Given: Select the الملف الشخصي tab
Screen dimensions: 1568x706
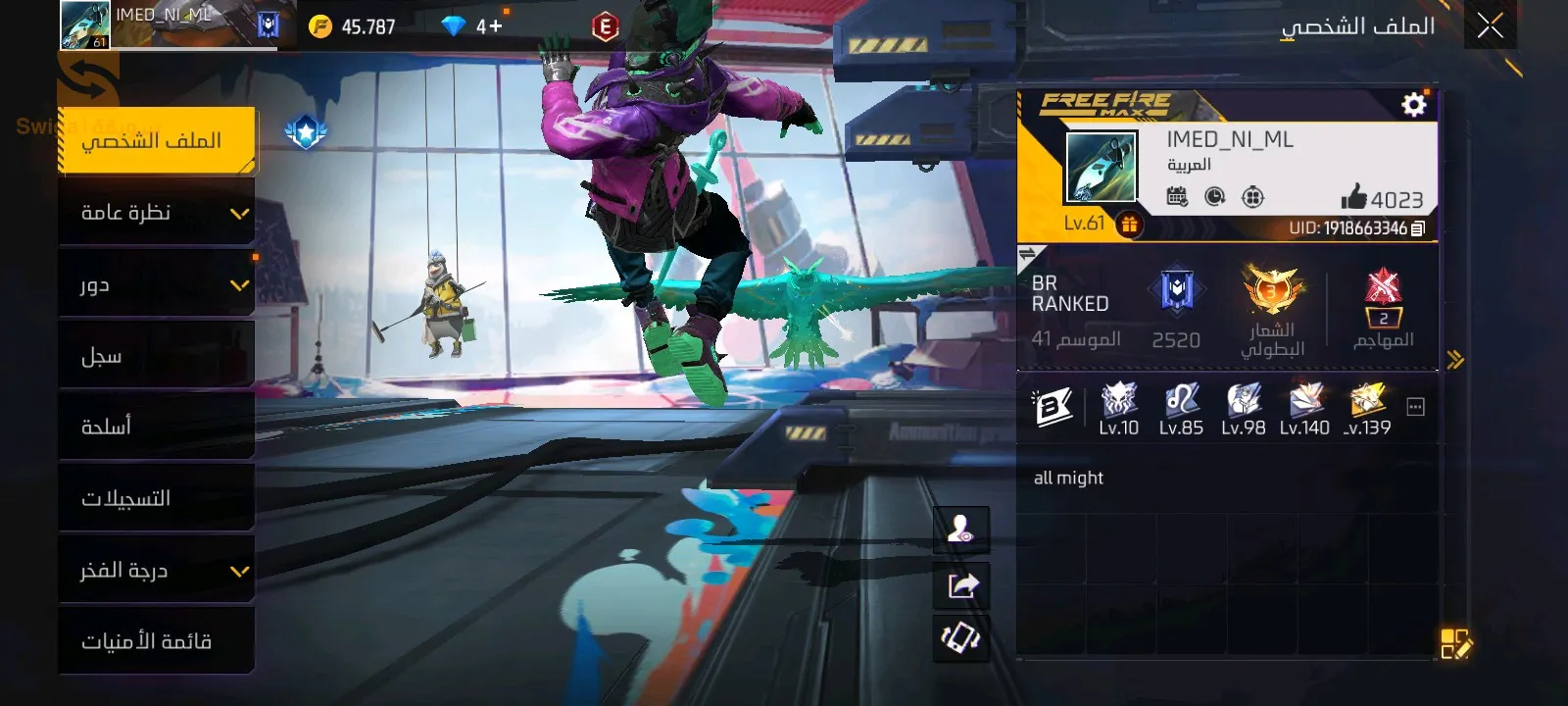Looking at the screenshot, I should click(x=157, y=141).
